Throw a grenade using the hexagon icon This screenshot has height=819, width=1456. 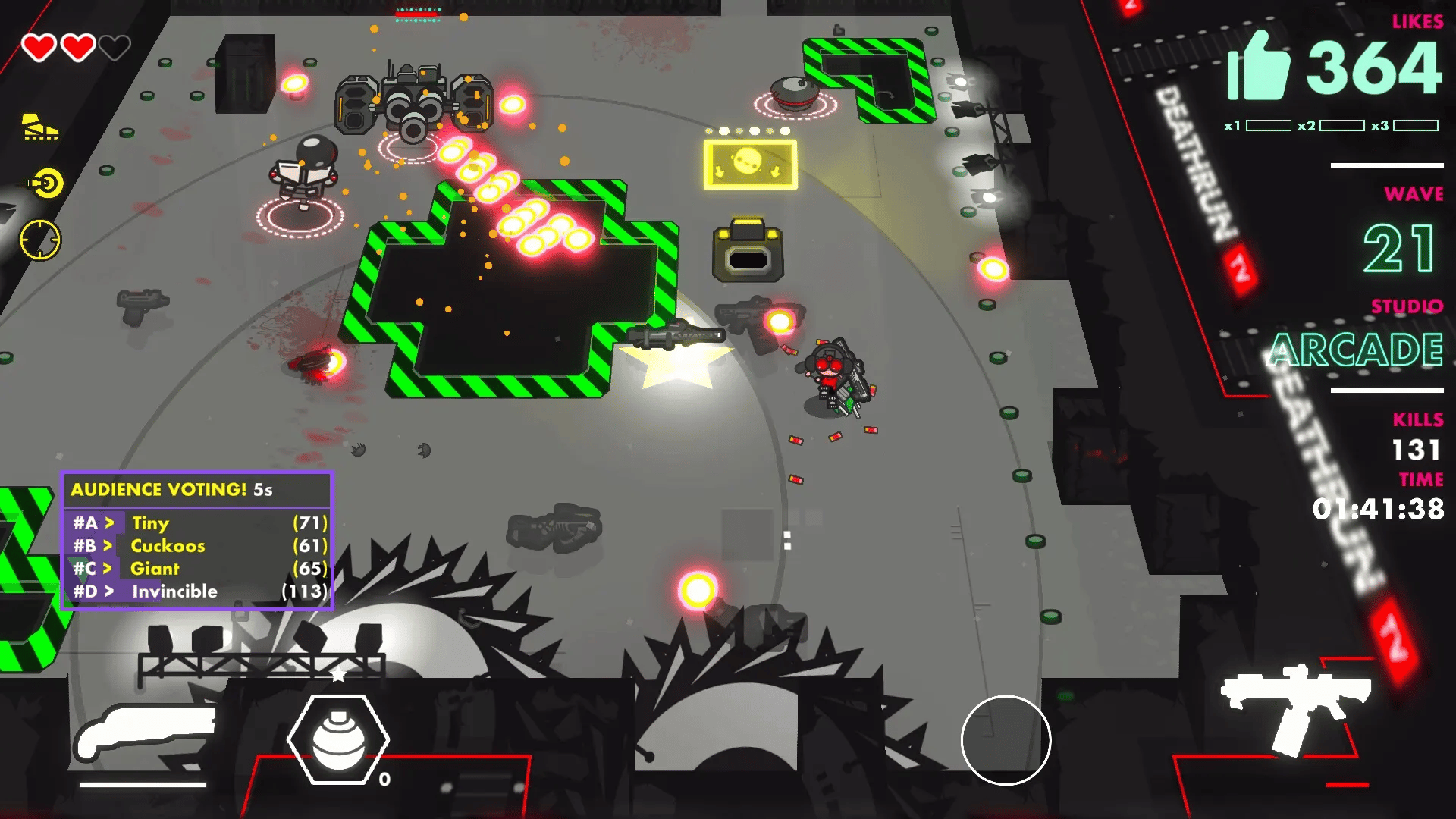click(338, 739)
